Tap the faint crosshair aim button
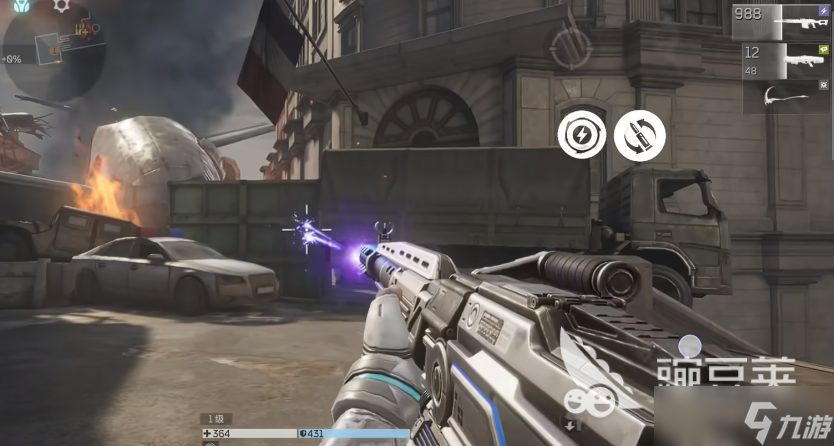 571,45
